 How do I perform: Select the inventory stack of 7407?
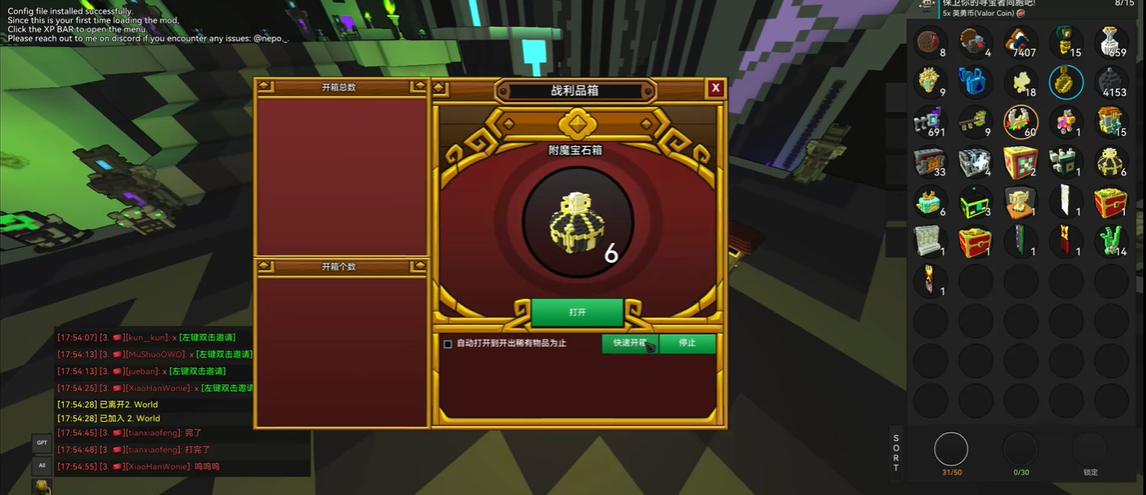pos(1020,42)
